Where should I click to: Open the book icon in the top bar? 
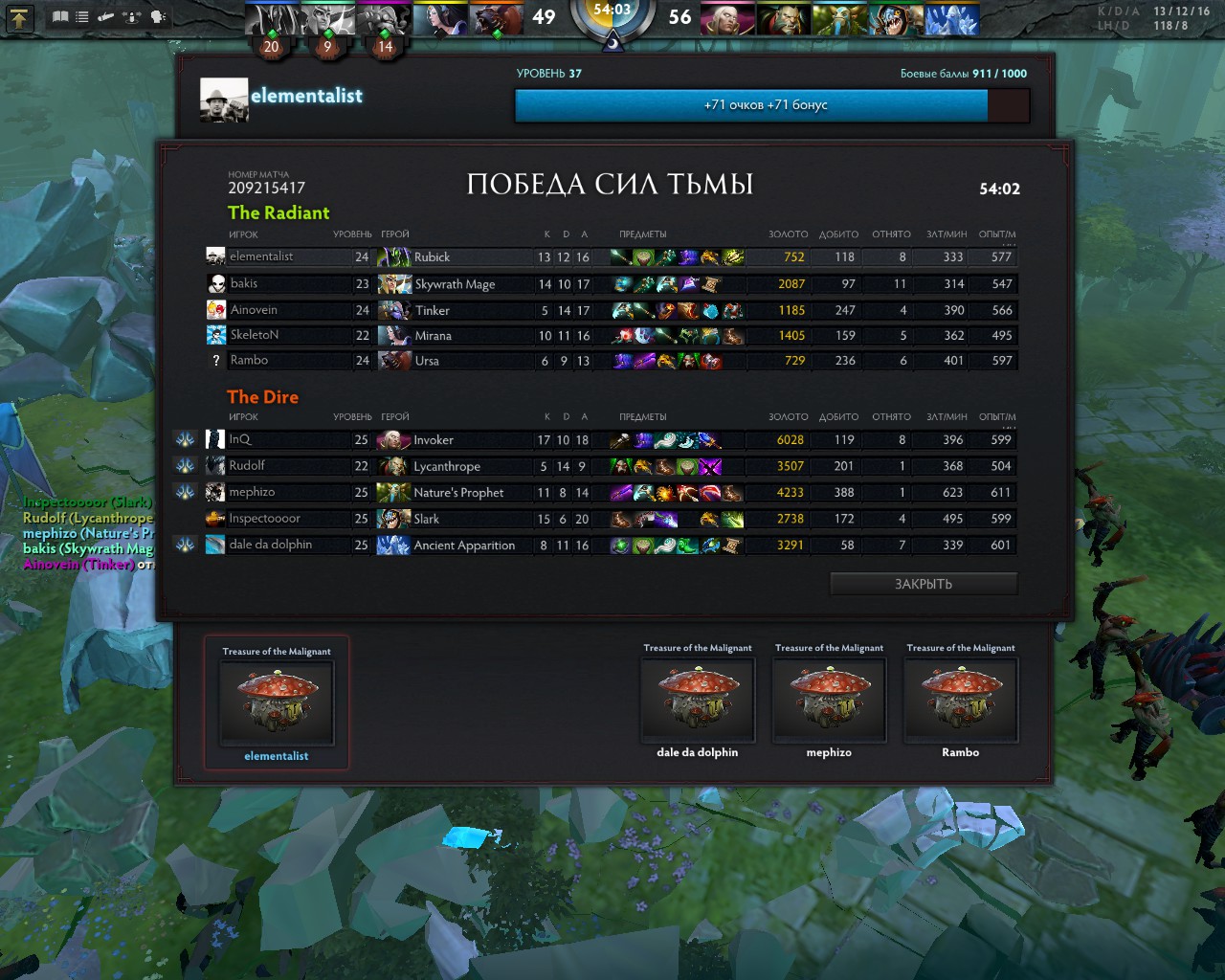60,17
